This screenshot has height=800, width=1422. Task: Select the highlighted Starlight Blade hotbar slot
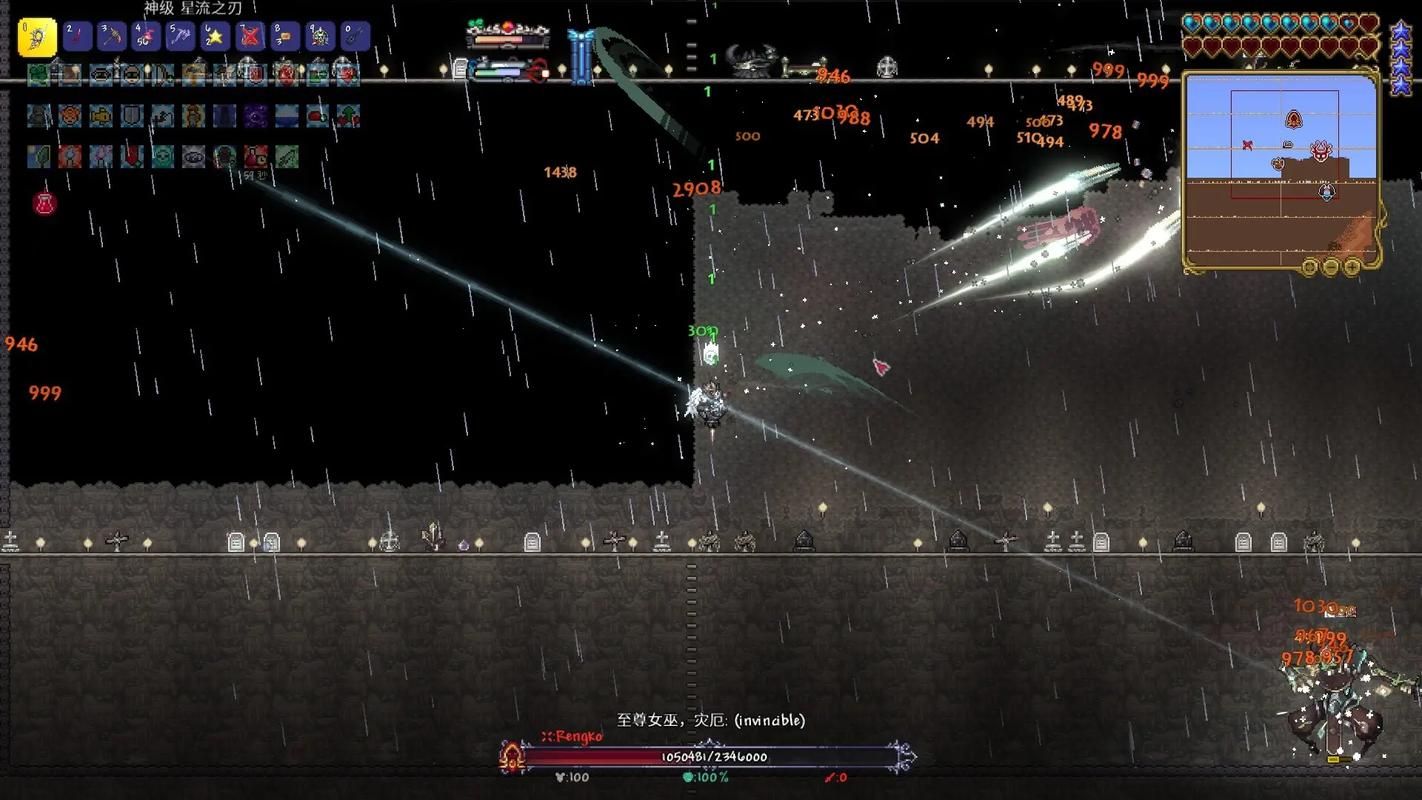point(37,37)
